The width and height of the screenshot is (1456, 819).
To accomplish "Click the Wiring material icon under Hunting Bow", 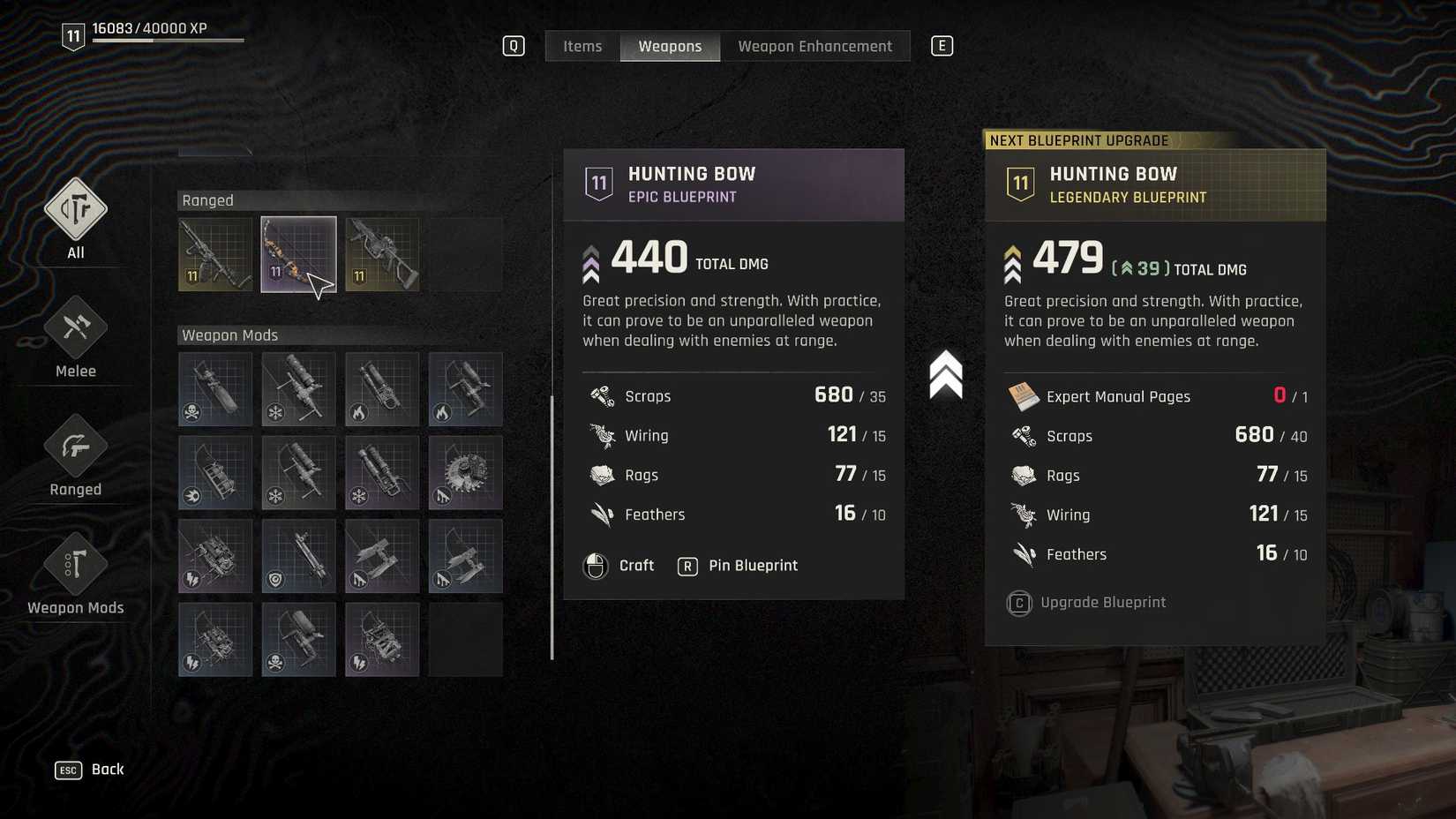I will pos(603,434).
